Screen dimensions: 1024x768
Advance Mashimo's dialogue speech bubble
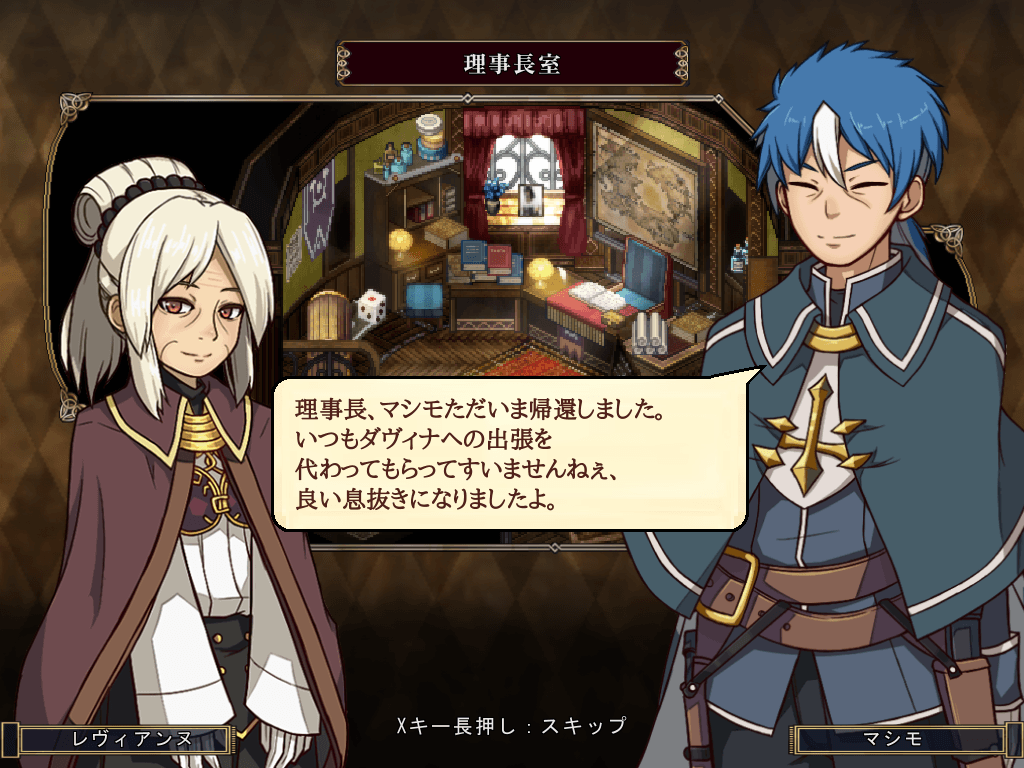click(510, 453)
